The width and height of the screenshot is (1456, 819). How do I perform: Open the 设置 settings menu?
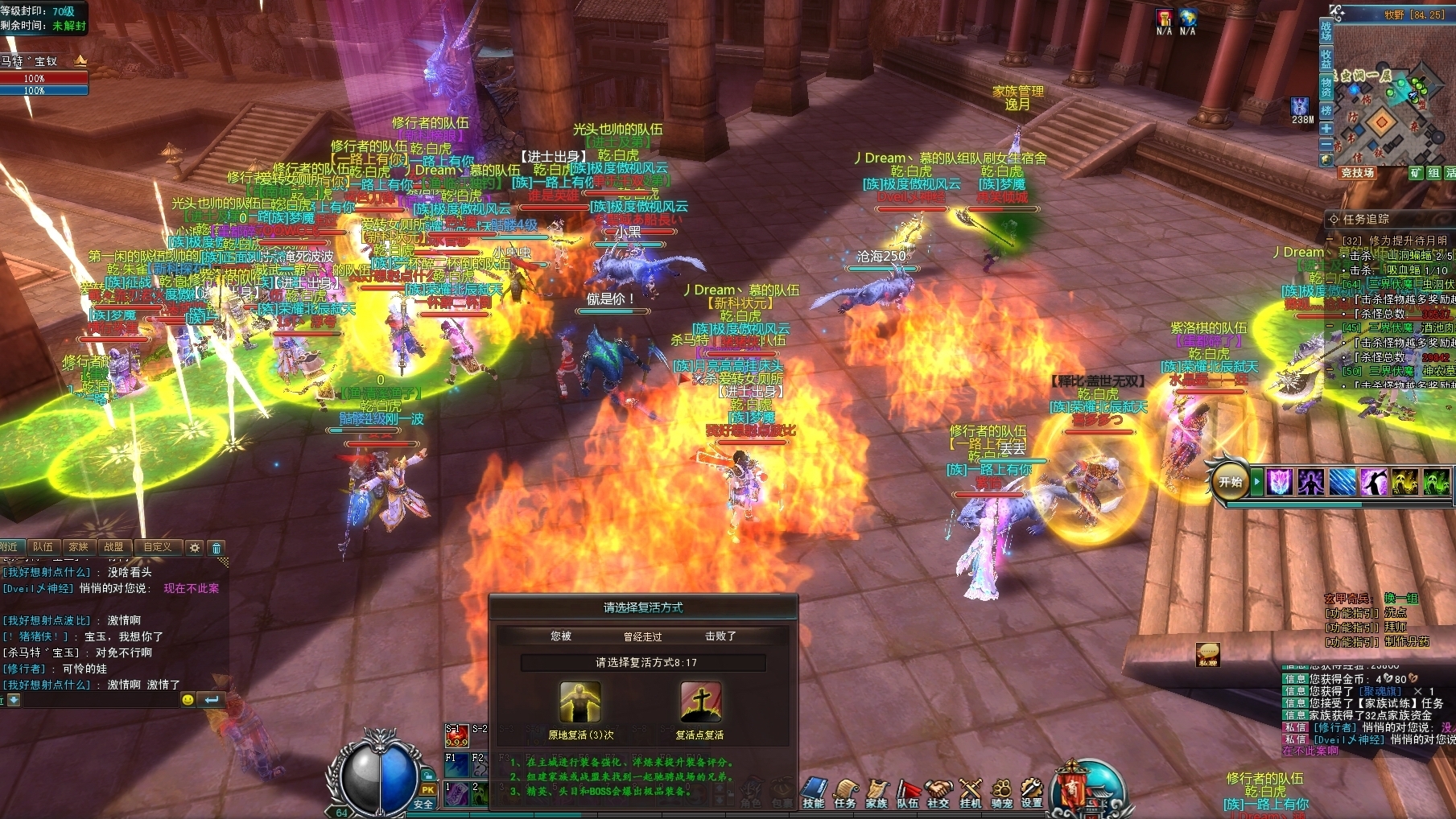tap(1032, 792)
